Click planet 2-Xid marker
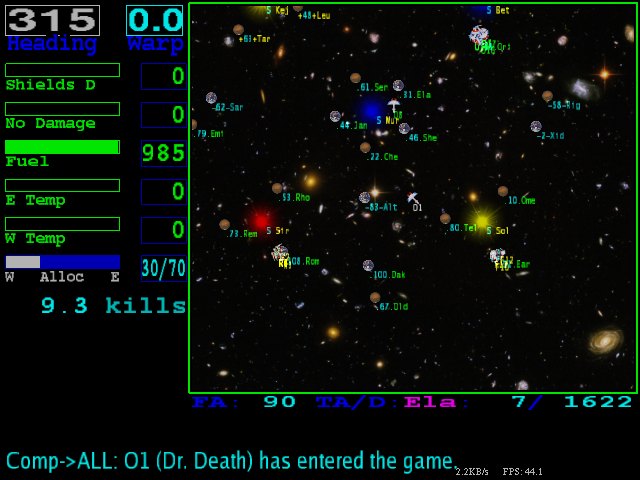Image resolution: width=640 pixels, height=480 pixels. tap(536, 127)
